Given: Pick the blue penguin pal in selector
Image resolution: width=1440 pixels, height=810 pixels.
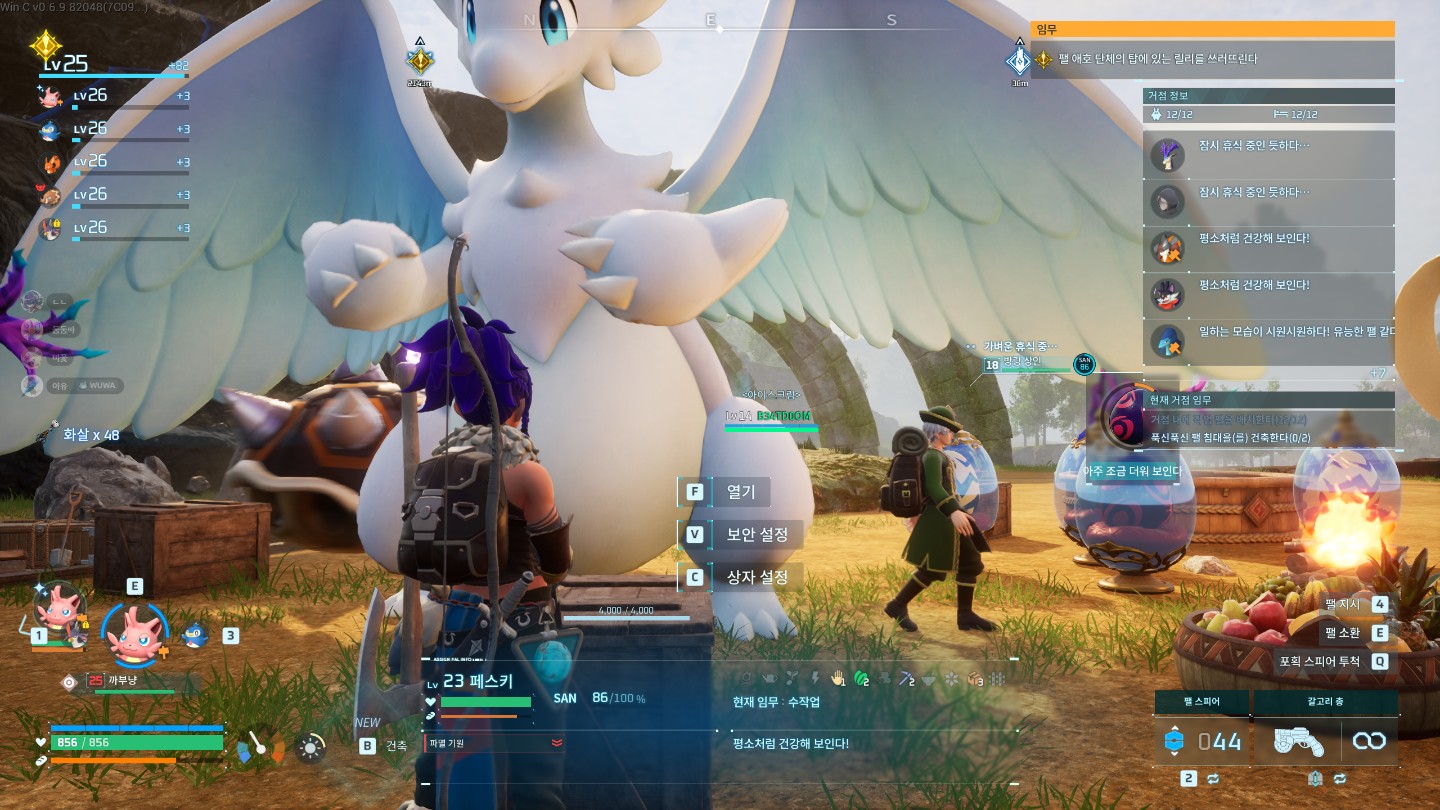Looking at the screenshot, I should [x=195, y=633].
